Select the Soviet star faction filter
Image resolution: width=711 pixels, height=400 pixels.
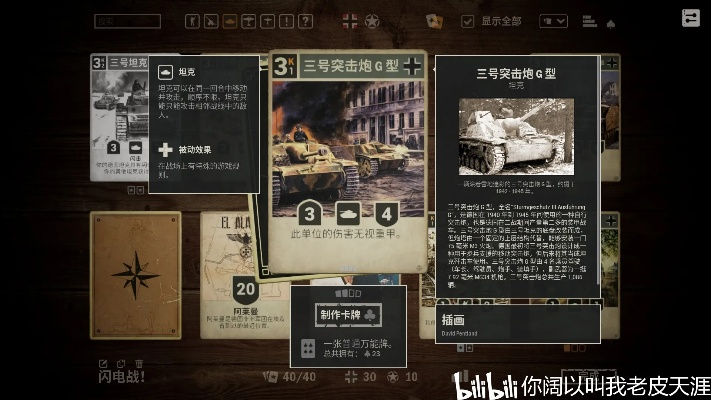pyautogui.click(x=372, y=20)
